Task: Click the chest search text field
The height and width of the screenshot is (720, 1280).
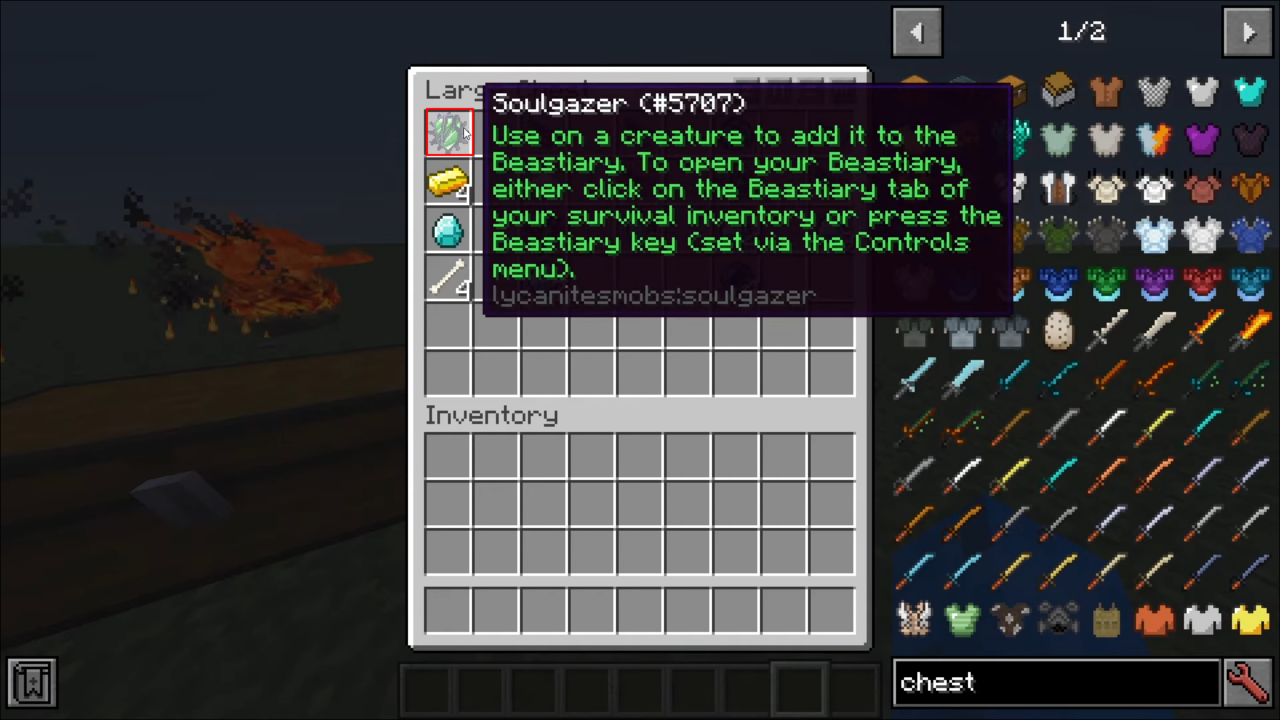Action: click(1055, 682)
